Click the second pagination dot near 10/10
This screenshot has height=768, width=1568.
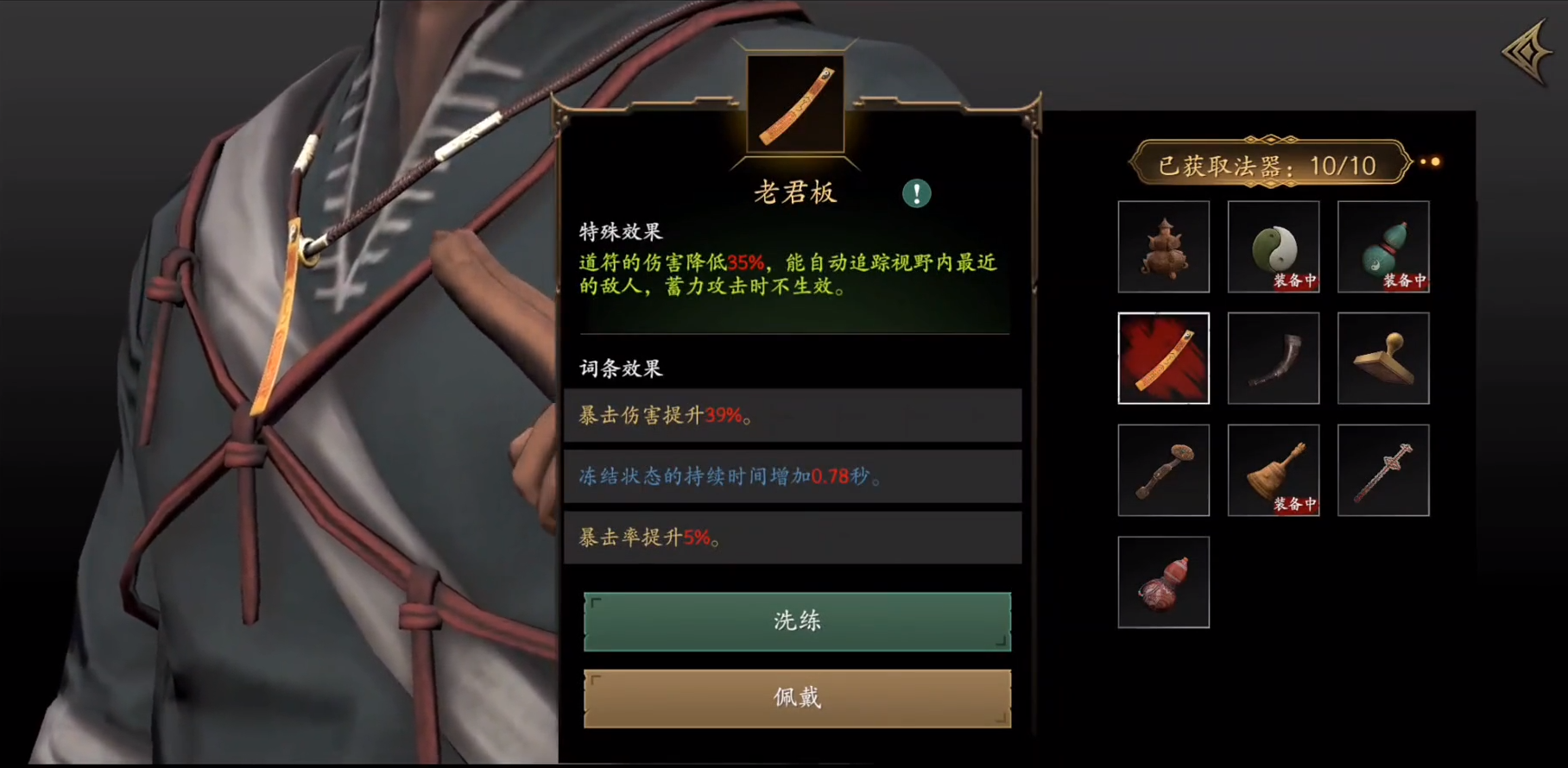click(x=1438, y=161)
